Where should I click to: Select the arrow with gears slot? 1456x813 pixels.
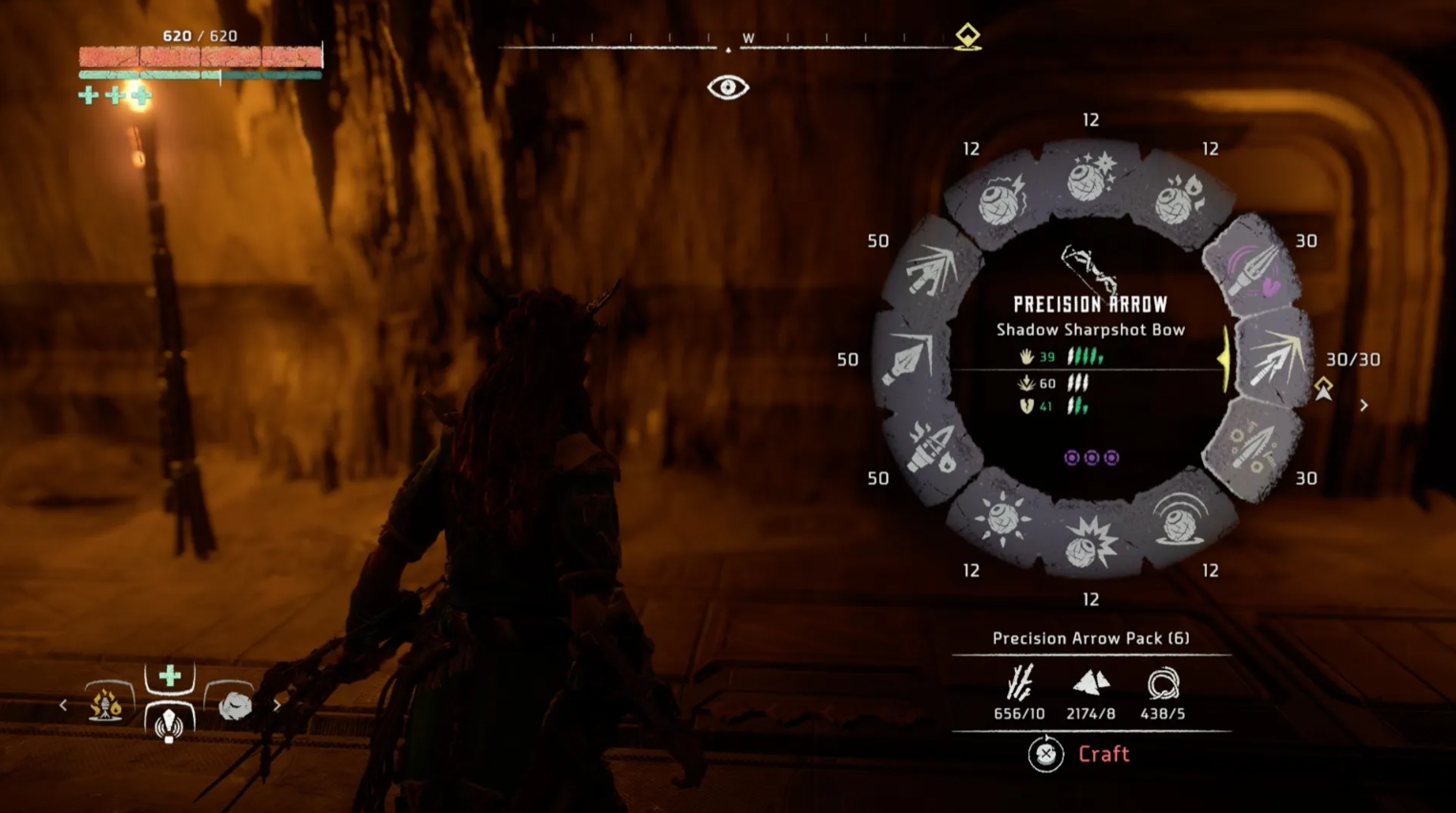tap(1254, 448)
